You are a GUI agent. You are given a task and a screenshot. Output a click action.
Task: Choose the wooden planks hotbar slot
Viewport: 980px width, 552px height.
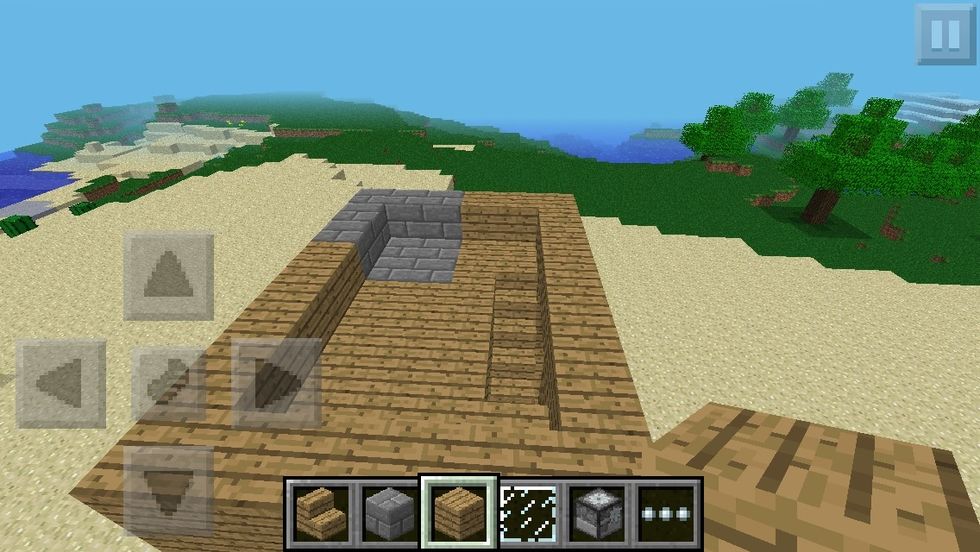458,511
